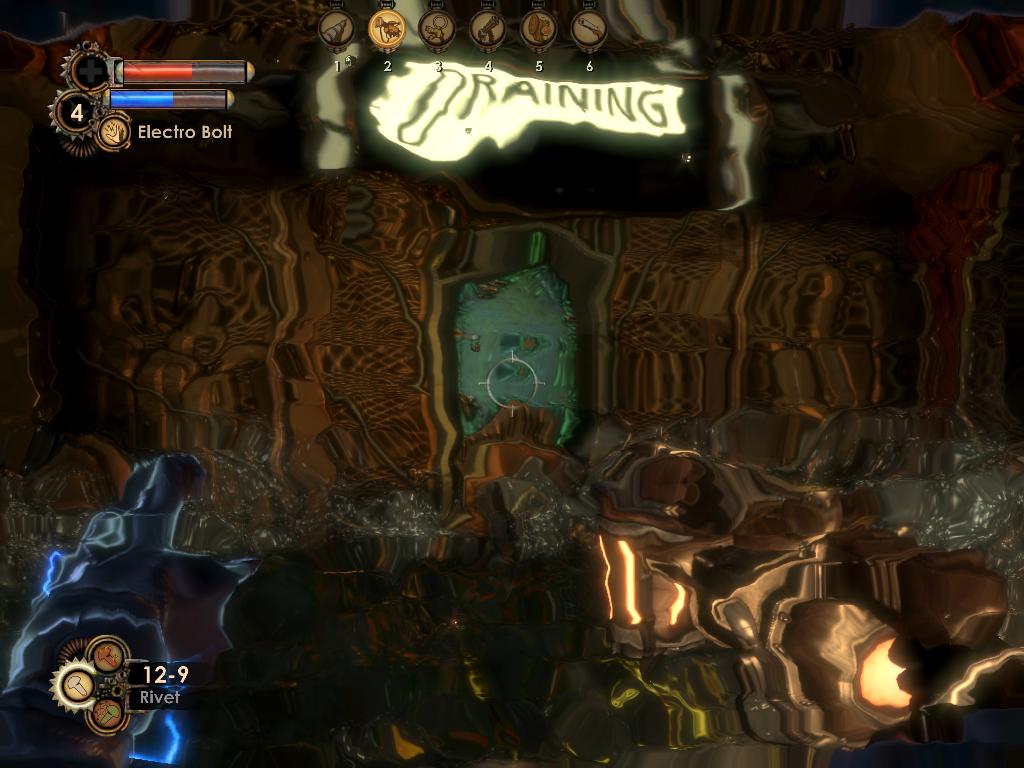Viewport: 1024px width, 768px height.
Task: Choose the highlighted rivet gun in slot 2
Action: click(386, 29)
